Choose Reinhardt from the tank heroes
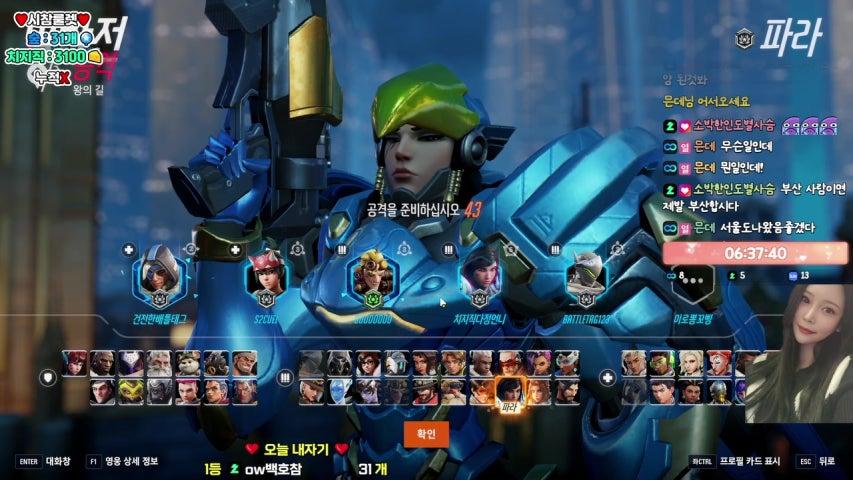The height and width of the screenshot is (480, 853). [160, 363]
